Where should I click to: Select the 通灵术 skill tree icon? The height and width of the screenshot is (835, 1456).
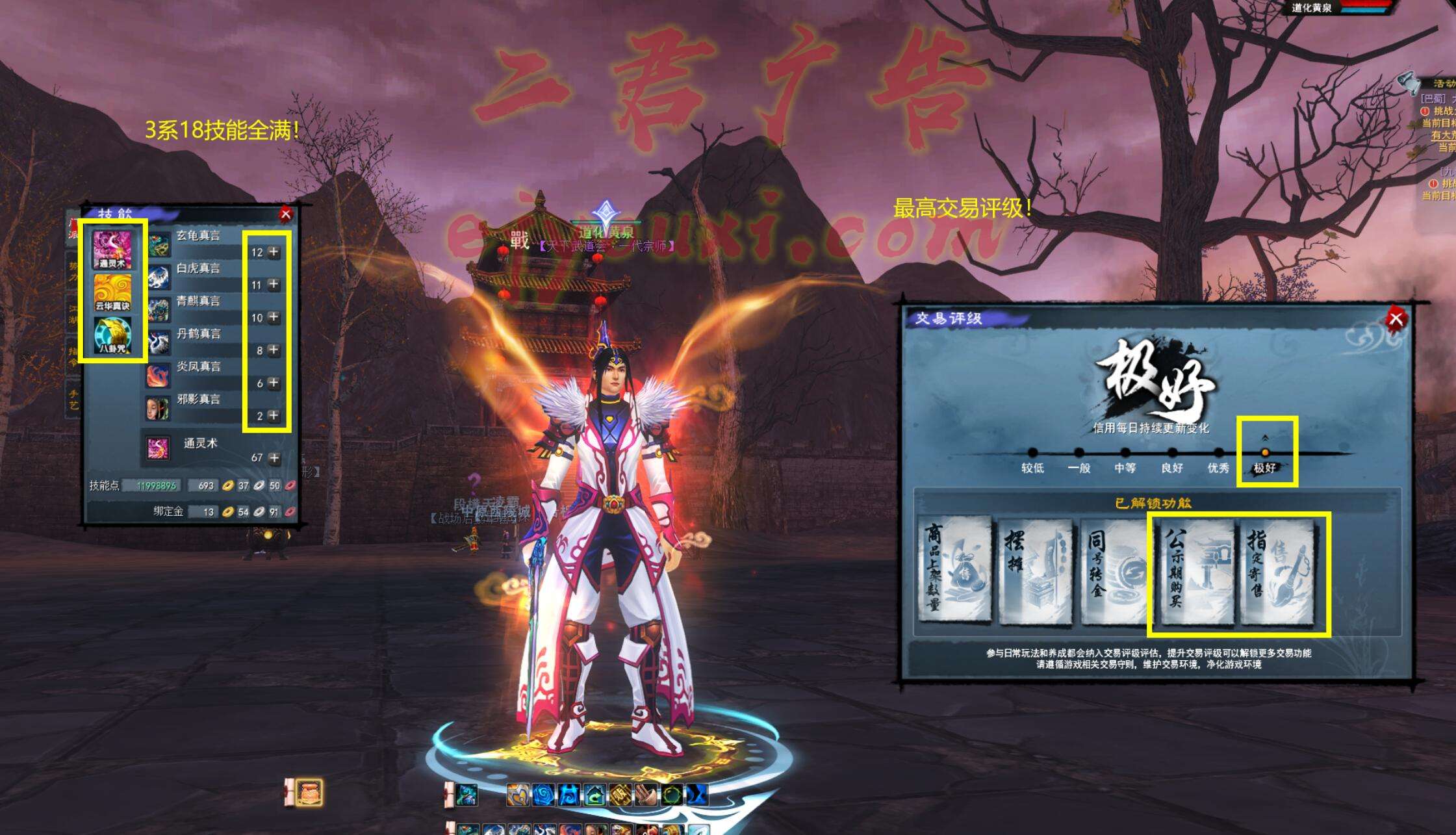coord(112,249)
